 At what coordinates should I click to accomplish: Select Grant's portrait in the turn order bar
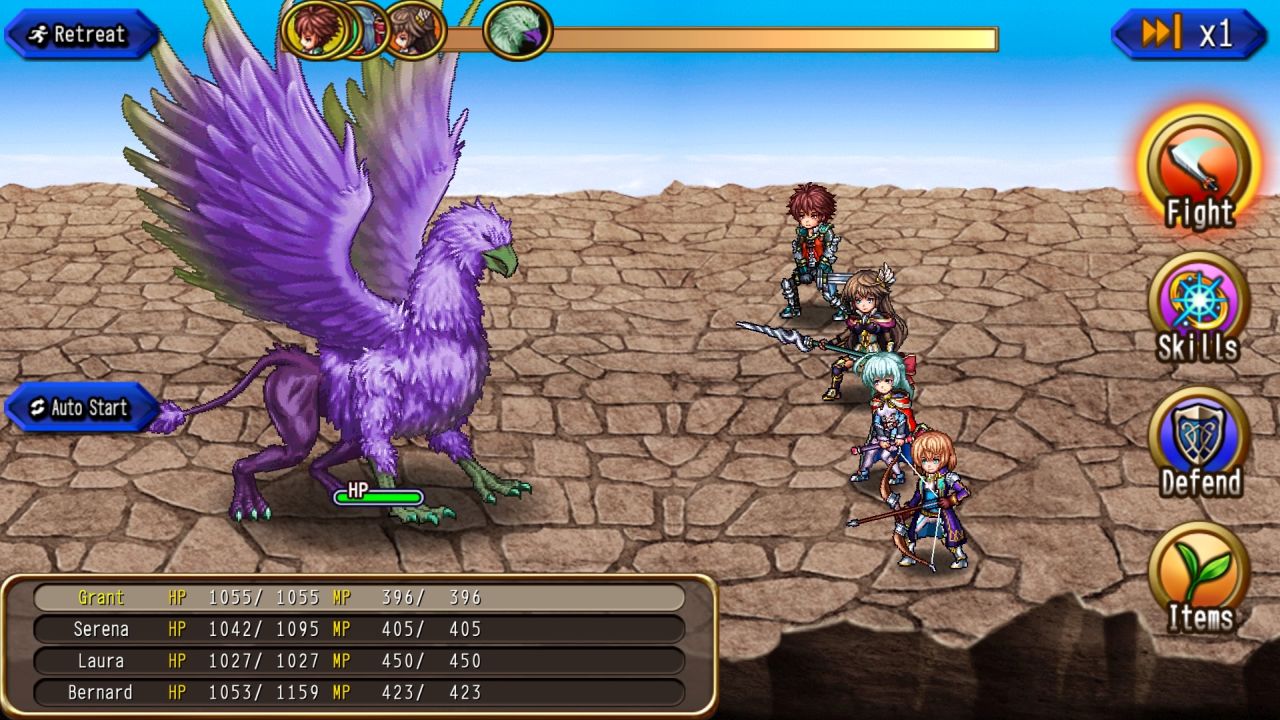318,31
